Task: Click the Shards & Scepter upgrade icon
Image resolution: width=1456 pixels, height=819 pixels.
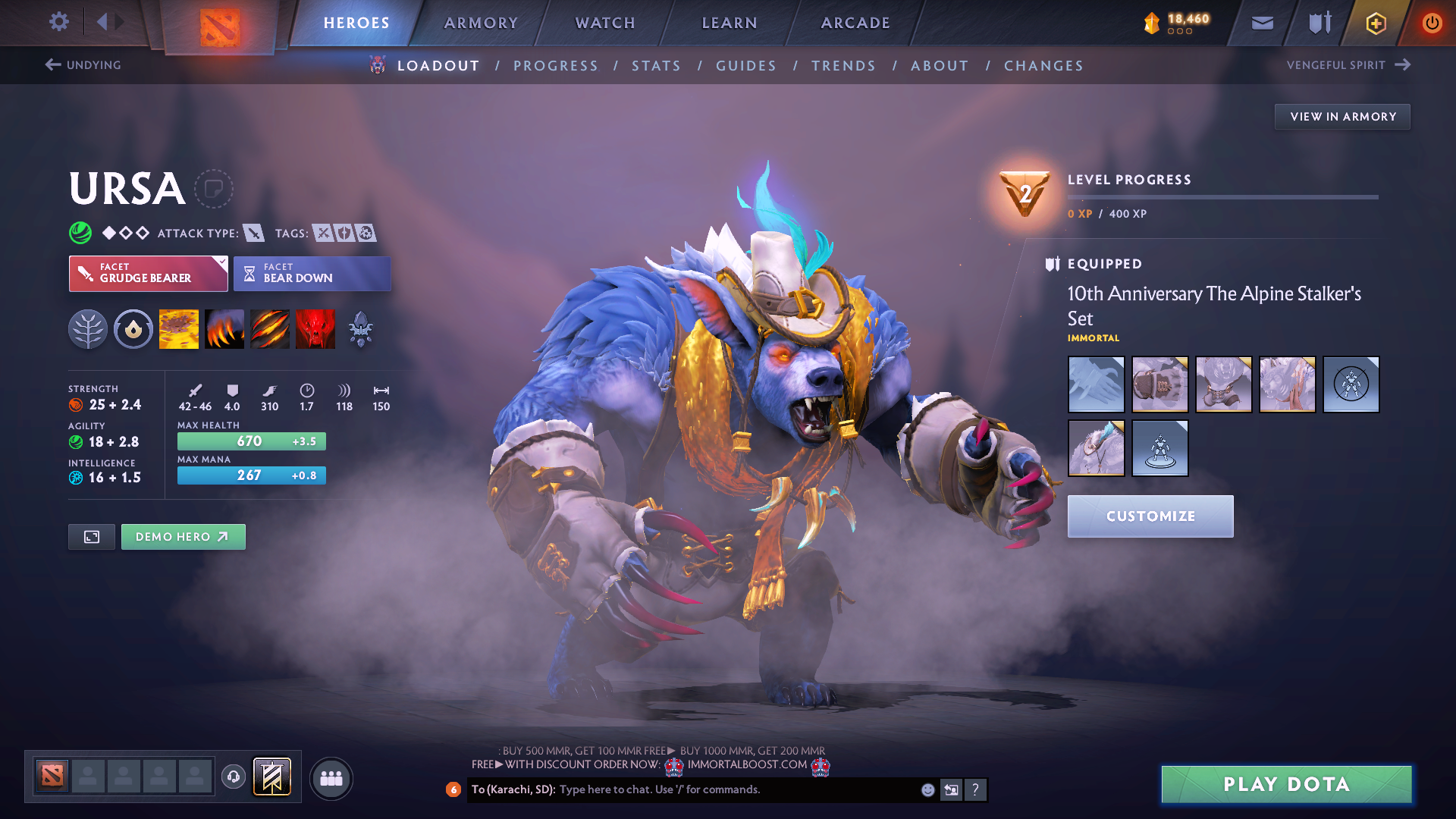Action: click(x=360, y=328)
